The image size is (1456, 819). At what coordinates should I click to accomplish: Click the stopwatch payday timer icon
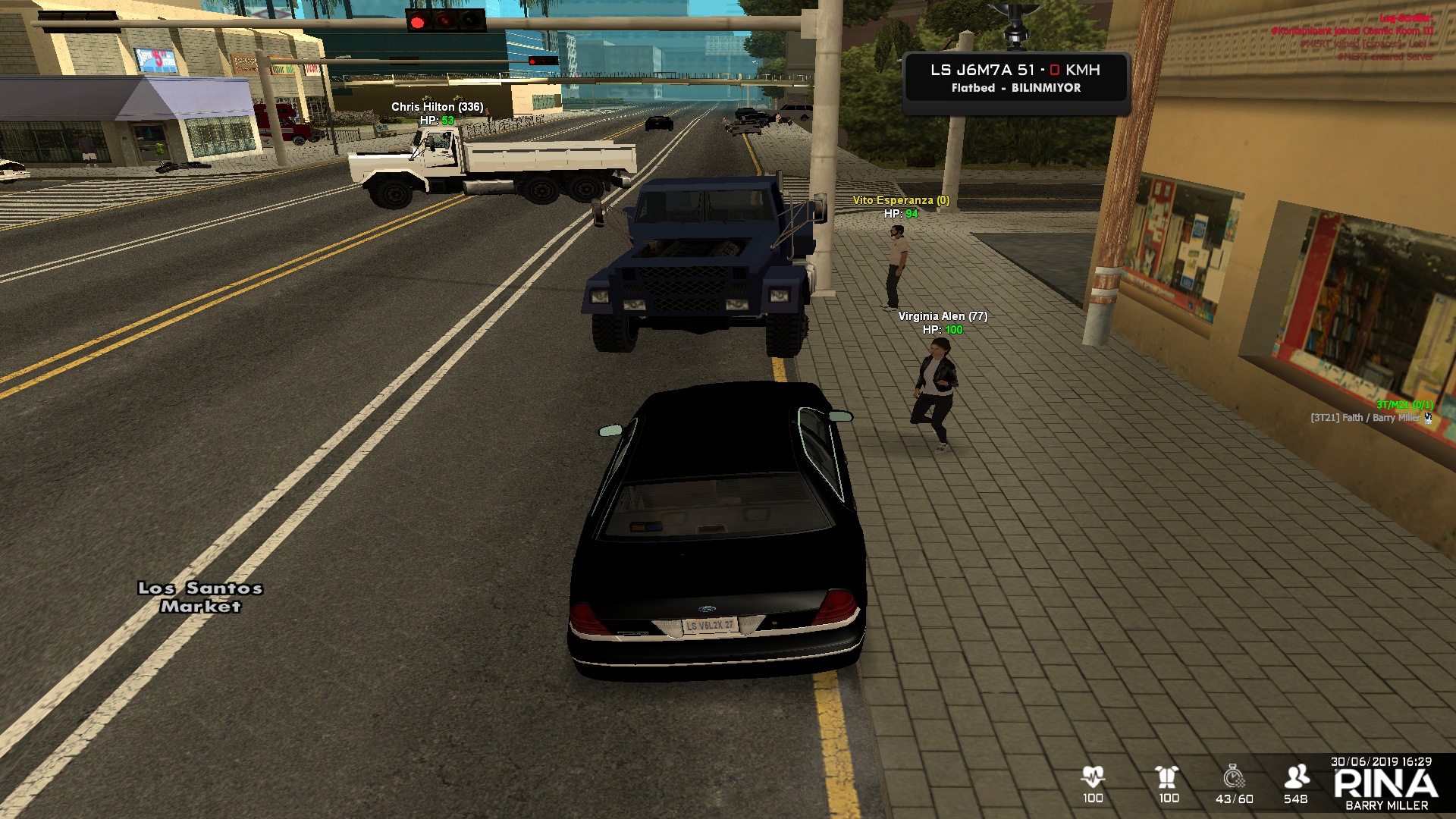[1234, 777]
